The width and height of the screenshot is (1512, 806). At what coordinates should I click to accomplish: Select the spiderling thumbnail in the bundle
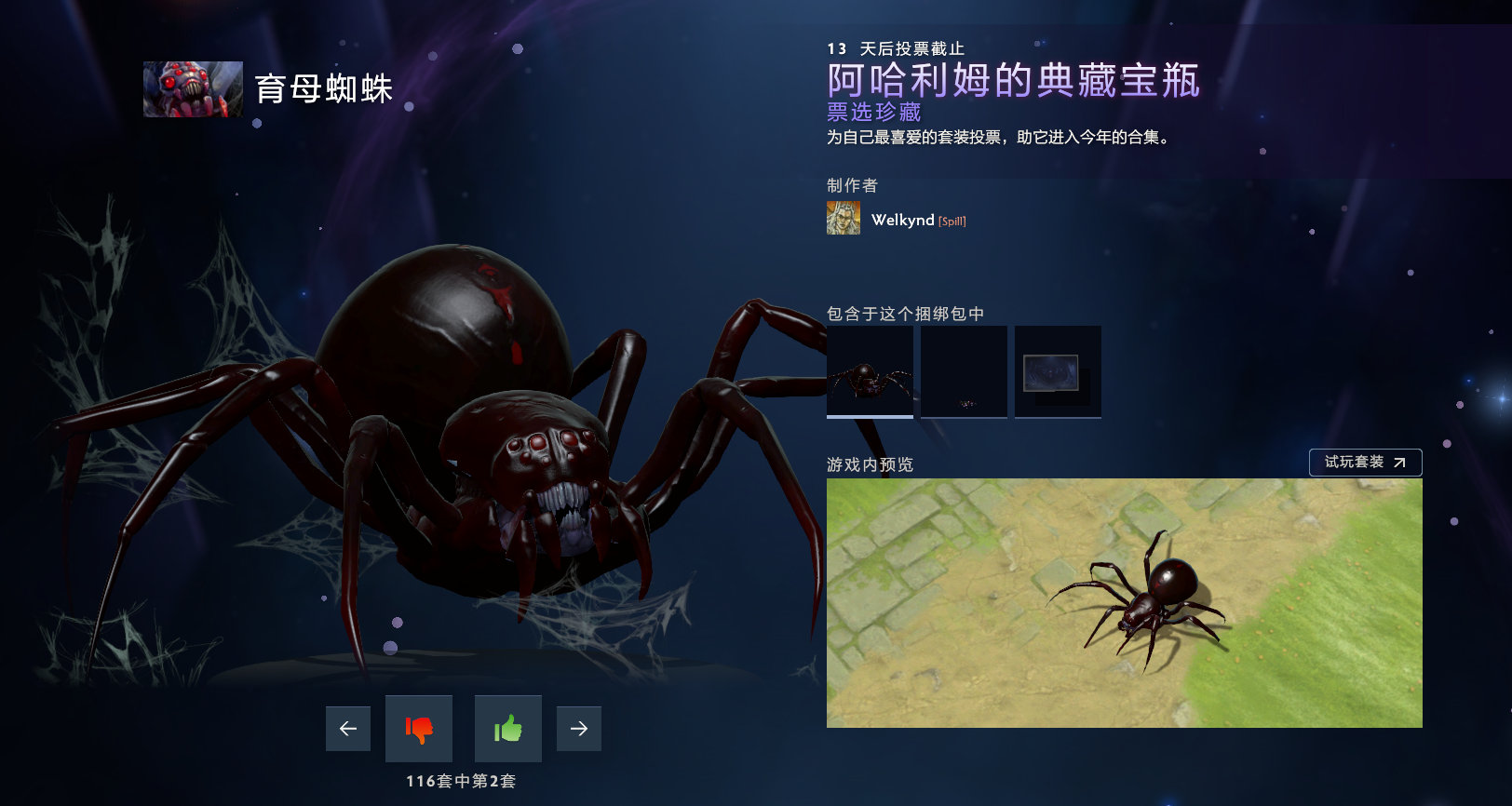(964, 371)
